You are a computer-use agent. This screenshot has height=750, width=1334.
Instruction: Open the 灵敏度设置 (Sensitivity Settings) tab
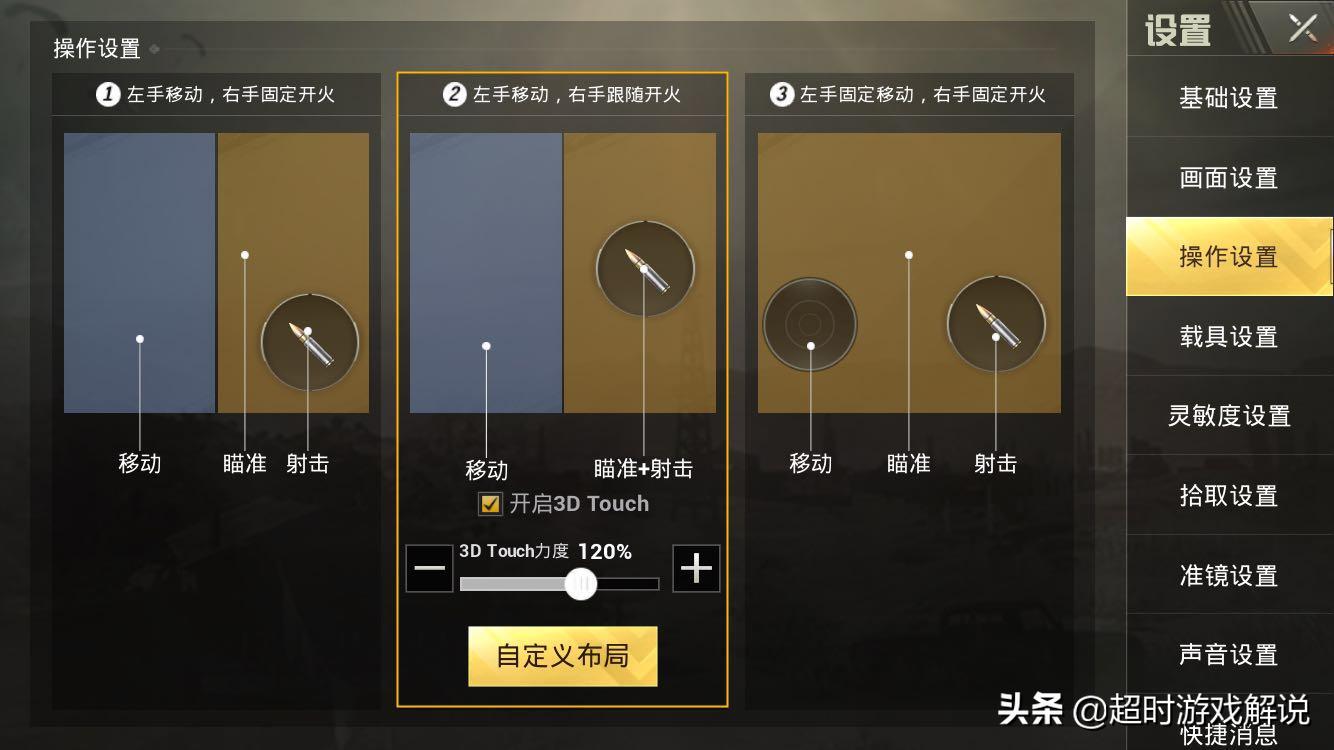[x=1229, y=416]
